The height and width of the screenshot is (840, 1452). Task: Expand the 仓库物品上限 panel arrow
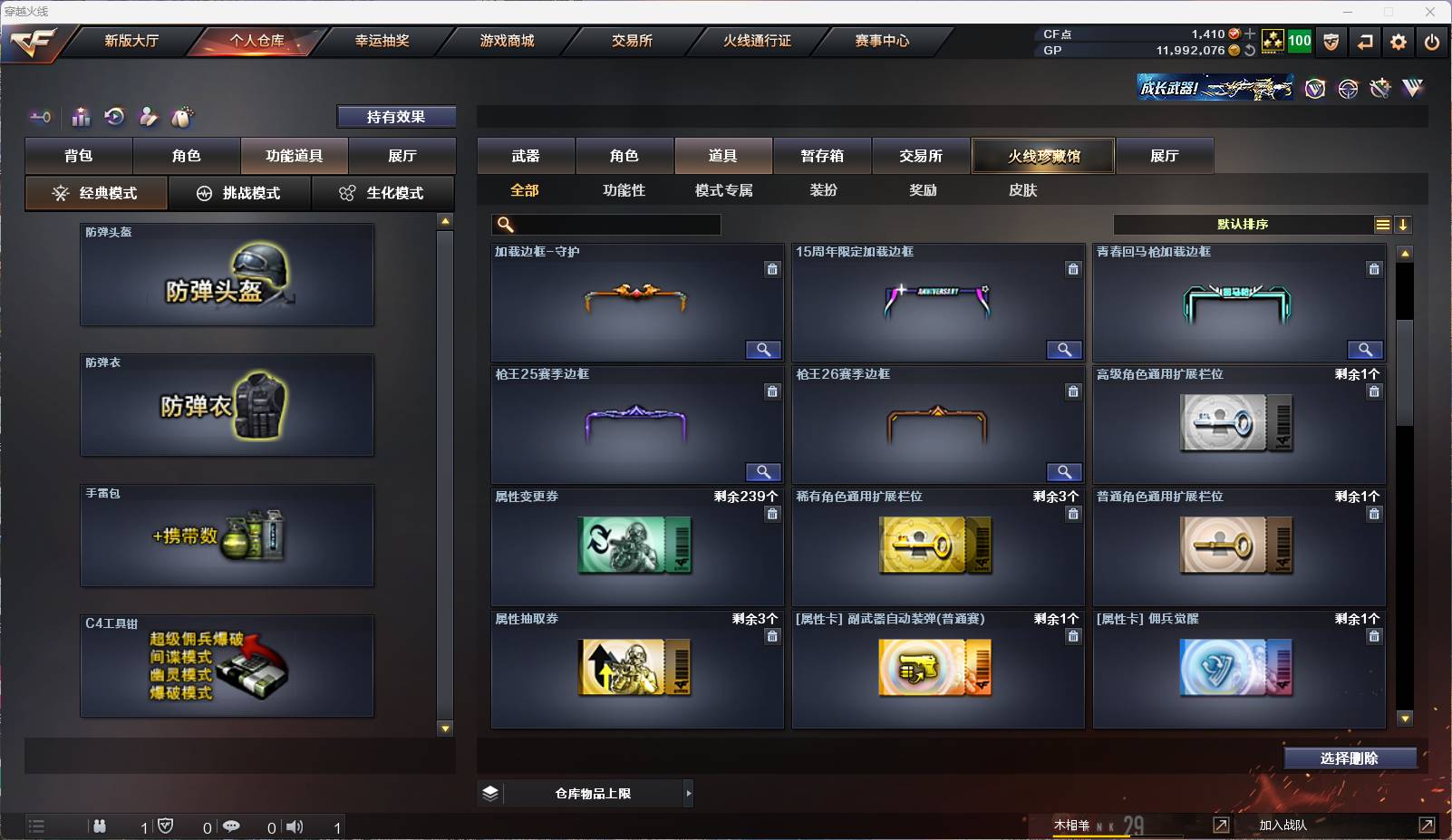[x=689, y=793]
